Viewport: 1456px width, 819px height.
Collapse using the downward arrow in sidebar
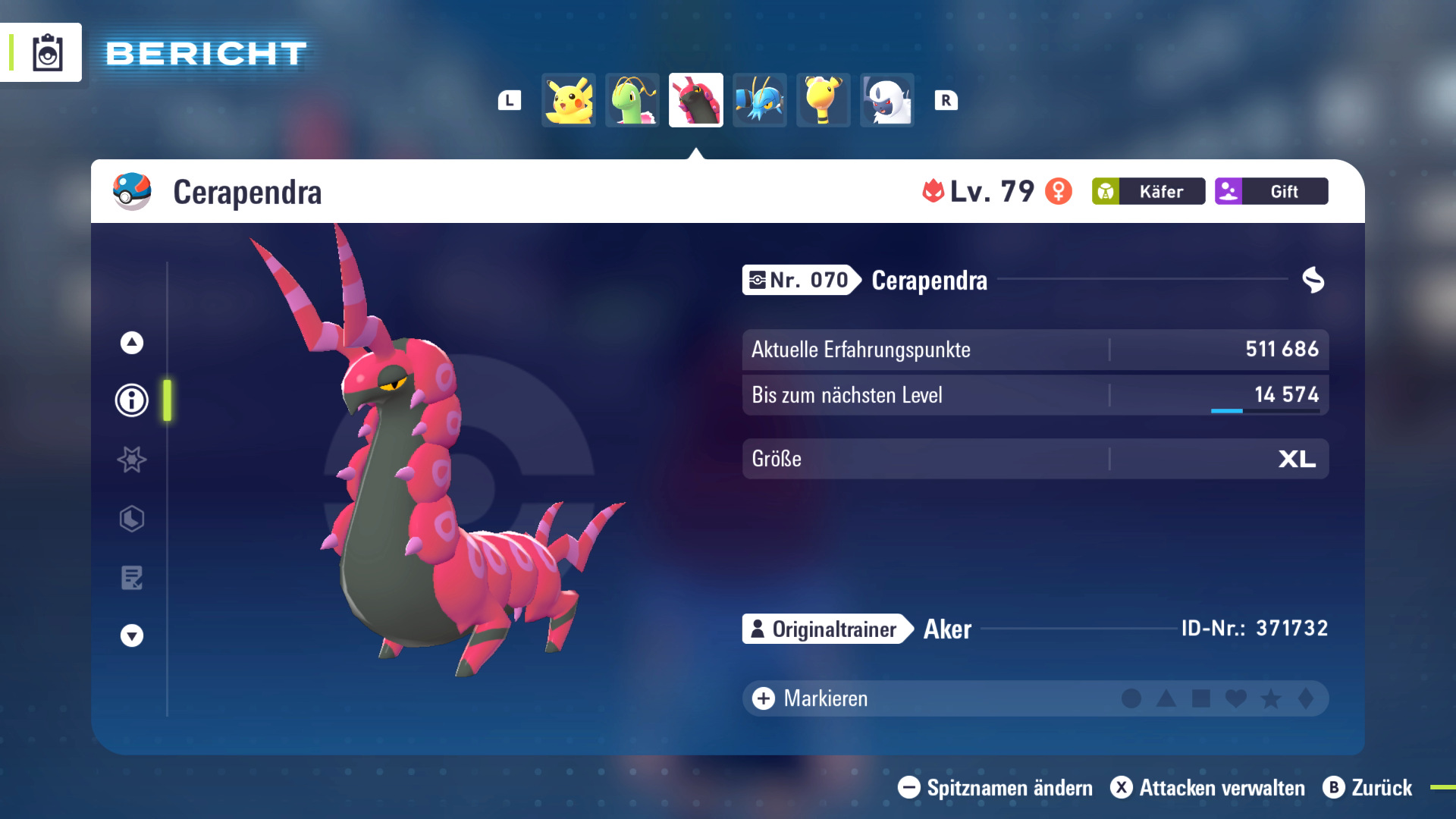(130, 635)
